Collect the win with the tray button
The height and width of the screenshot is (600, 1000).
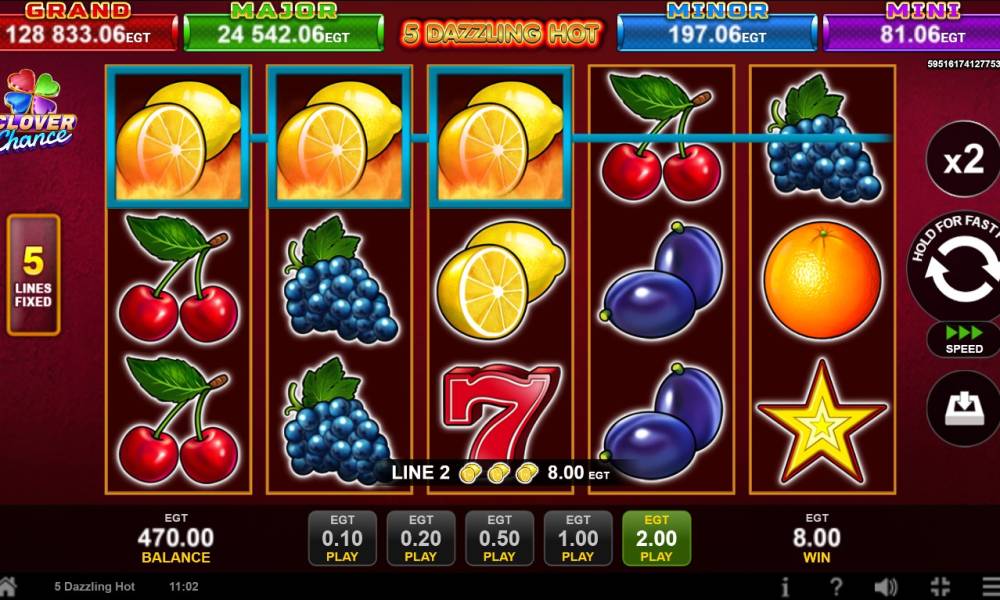click(x=964, y=407)
